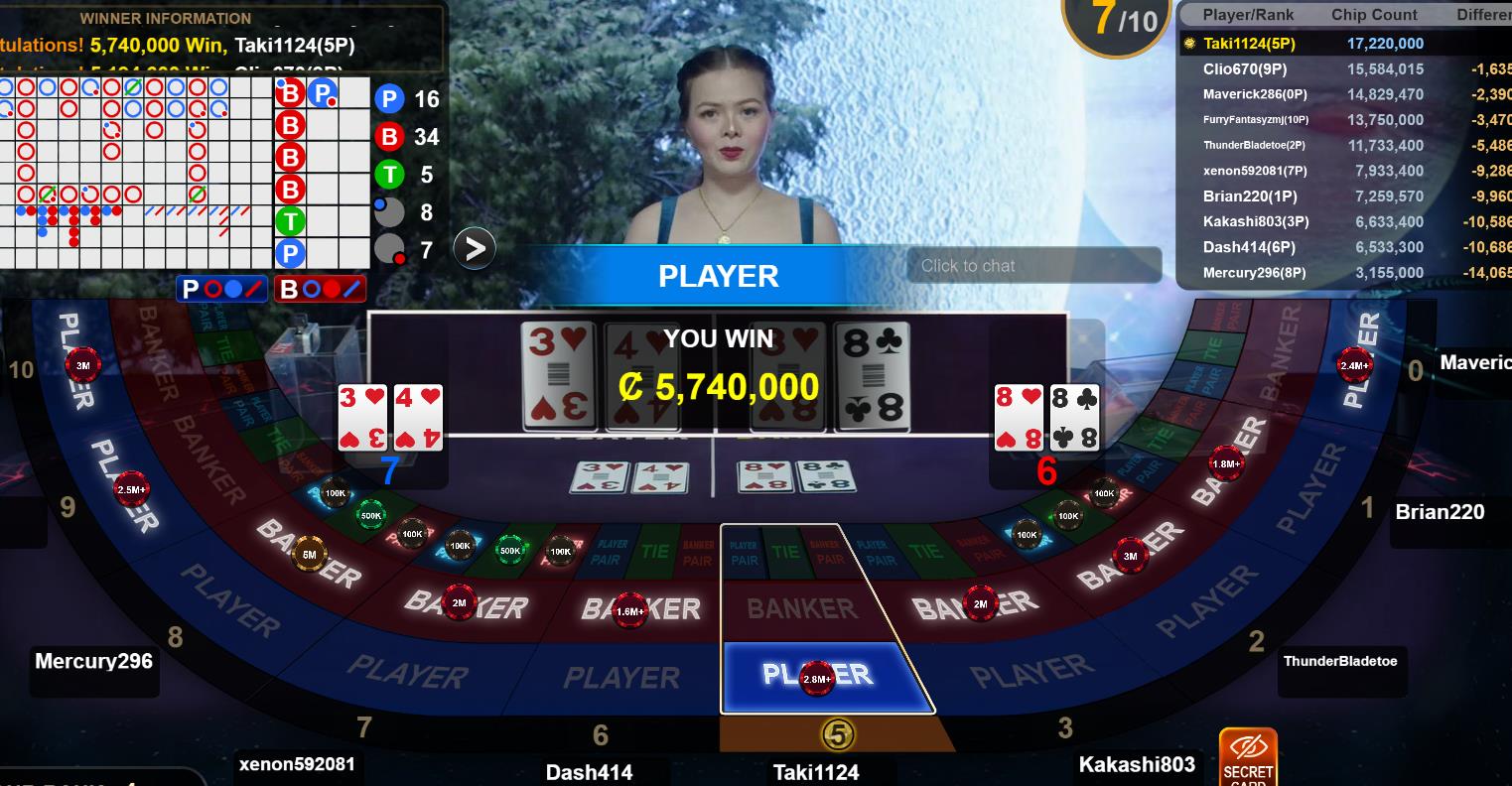Place a bet on seat 5's TIE spot

[x=785, y=552]
